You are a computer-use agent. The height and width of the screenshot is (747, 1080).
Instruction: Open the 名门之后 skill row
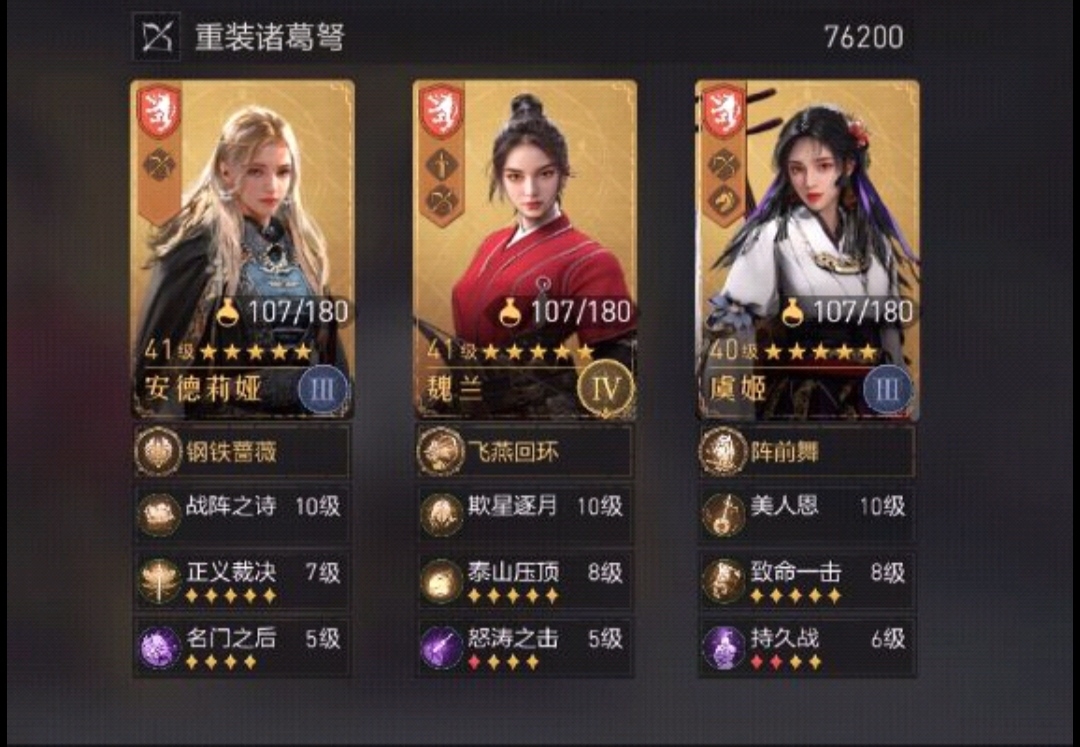pos(241,646)
